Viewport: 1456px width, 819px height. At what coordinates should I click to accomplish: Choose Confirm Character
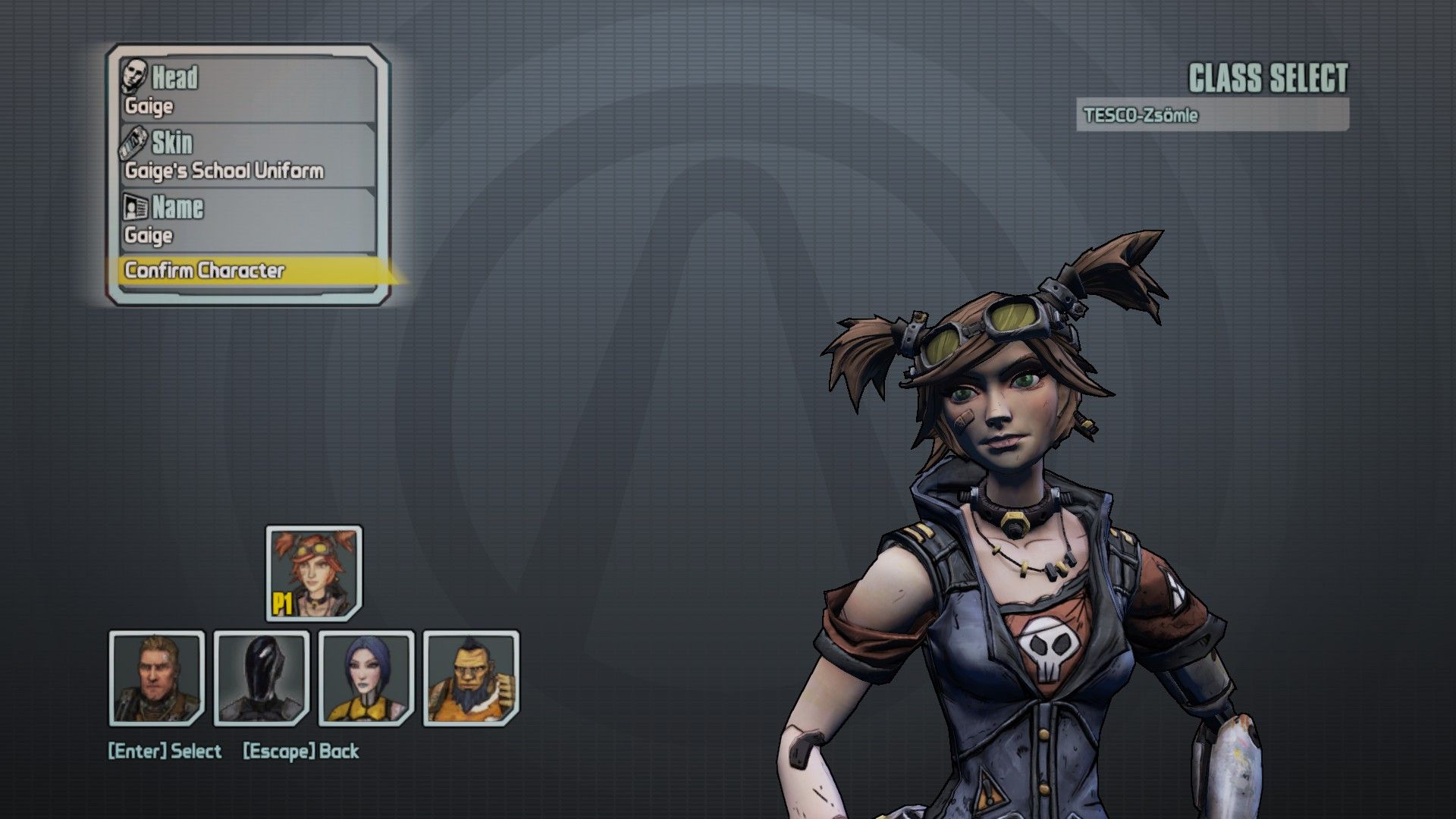[x=247, y=271]
